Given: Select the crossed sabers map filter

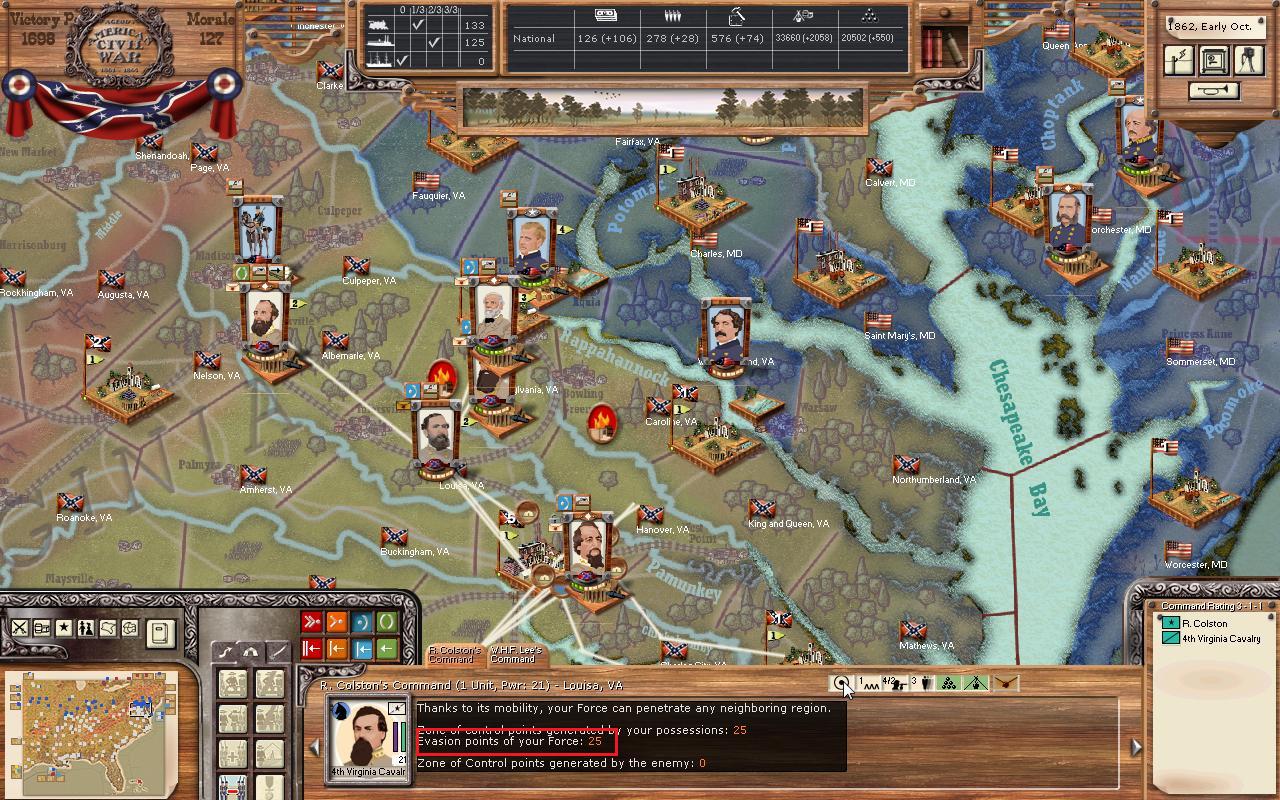Looking at the screenshot, I should coord(19,628).
